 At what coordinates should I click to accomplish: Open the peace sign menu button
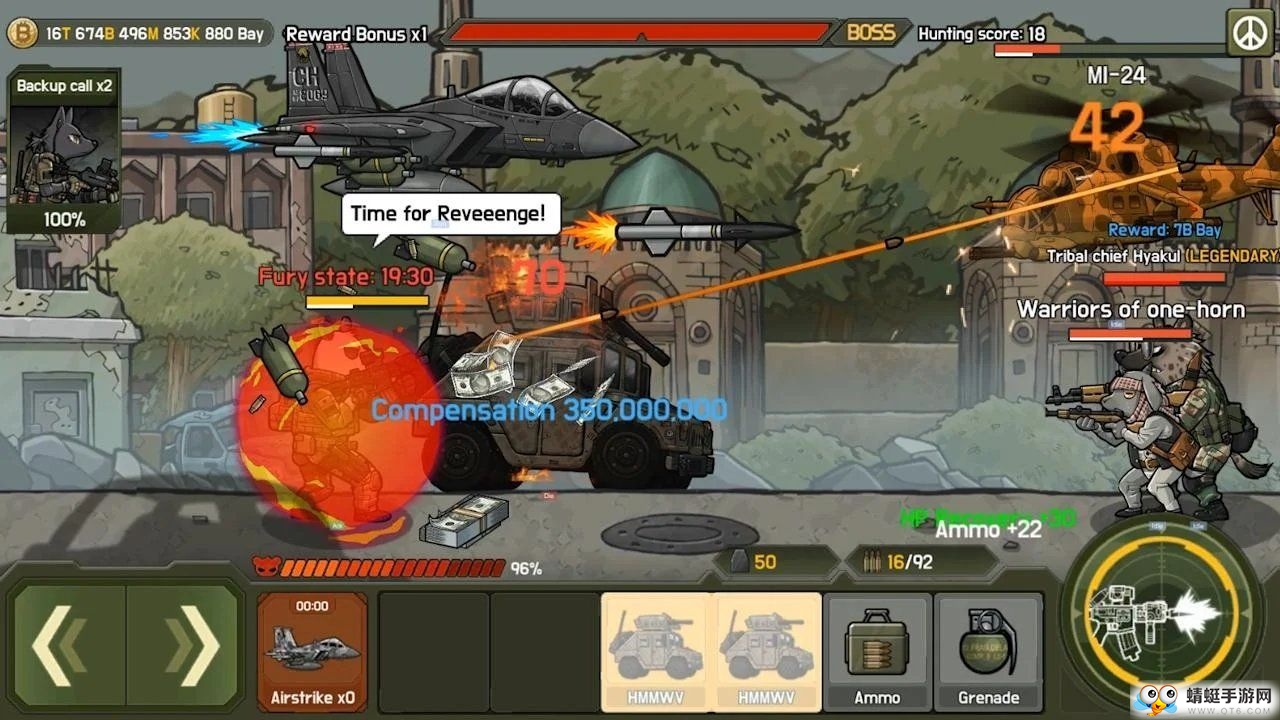coord(1248,33)
